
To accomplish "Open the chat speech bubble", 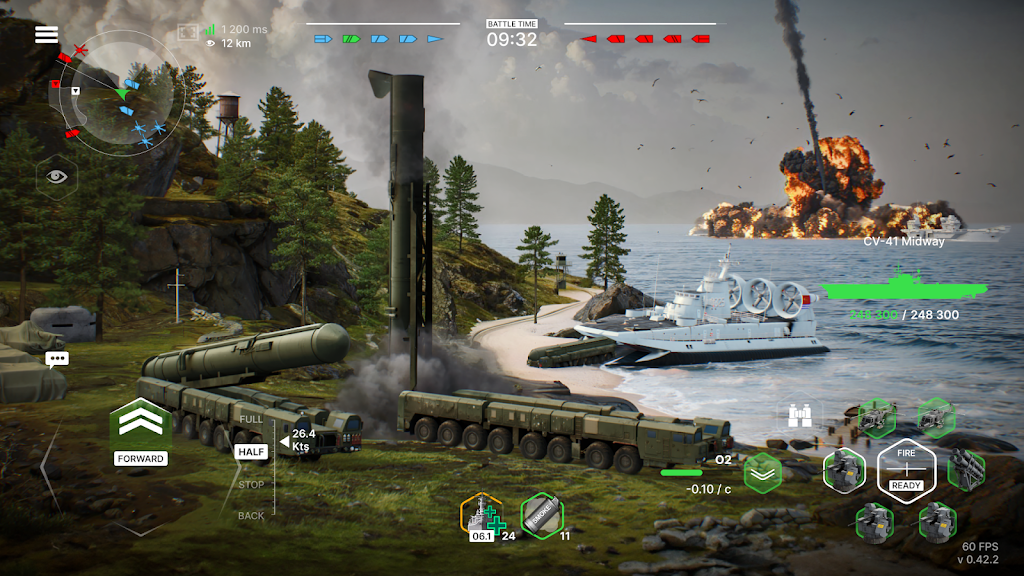I will tap(56, 359).
